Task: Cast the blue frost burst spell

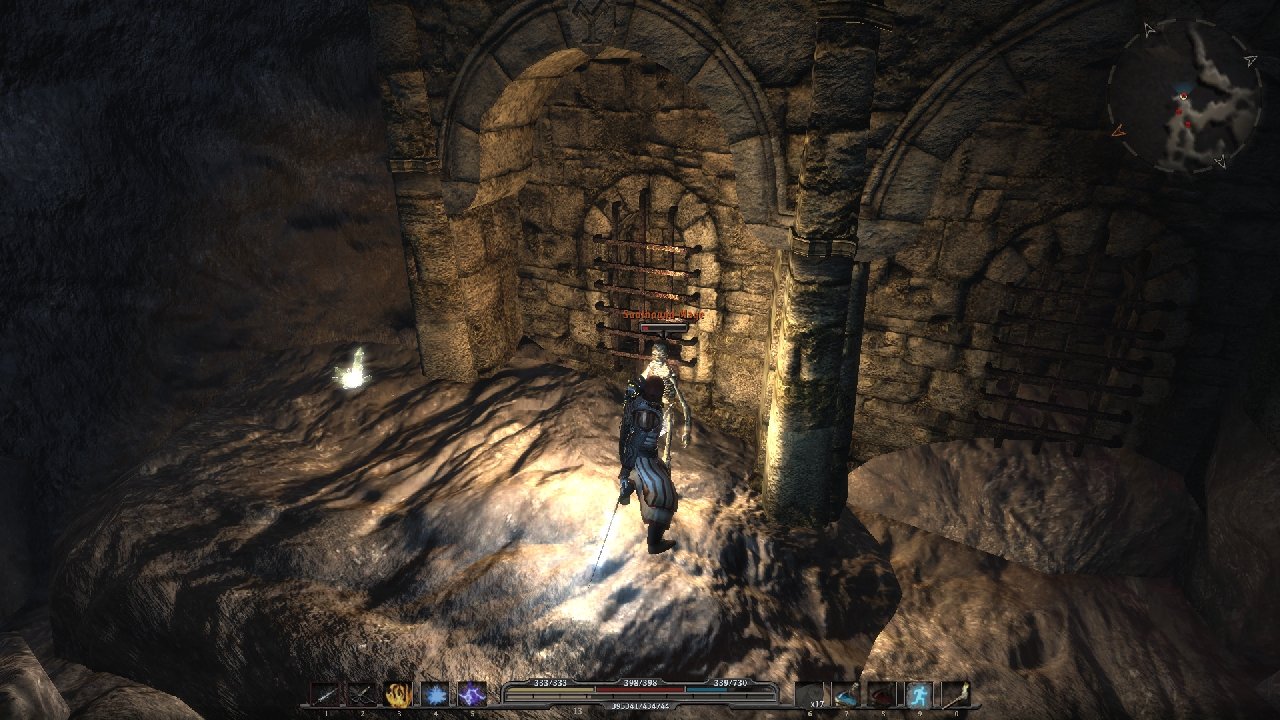Action: (x=435, y=694)
